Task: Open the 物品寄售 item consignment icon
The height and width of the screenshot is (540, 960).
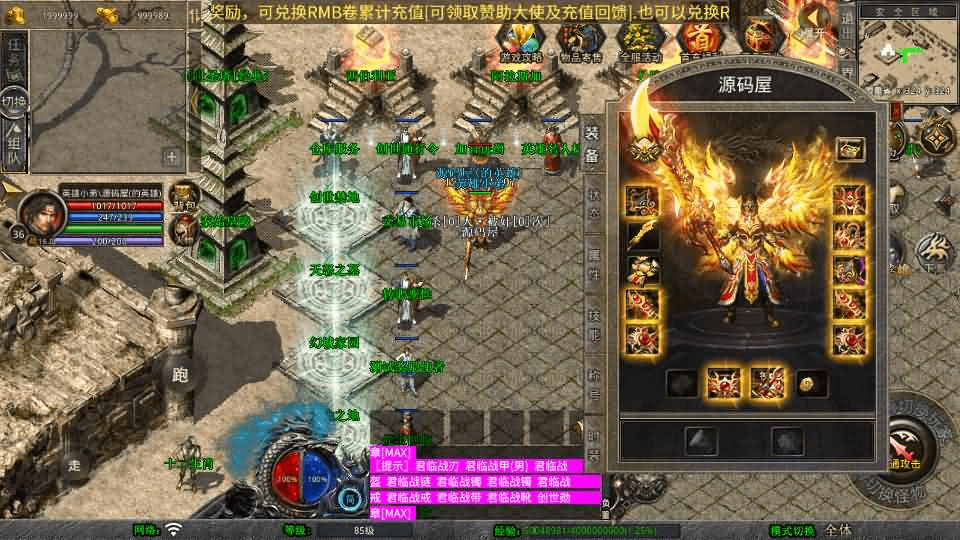Action: (x=579, y=40)
